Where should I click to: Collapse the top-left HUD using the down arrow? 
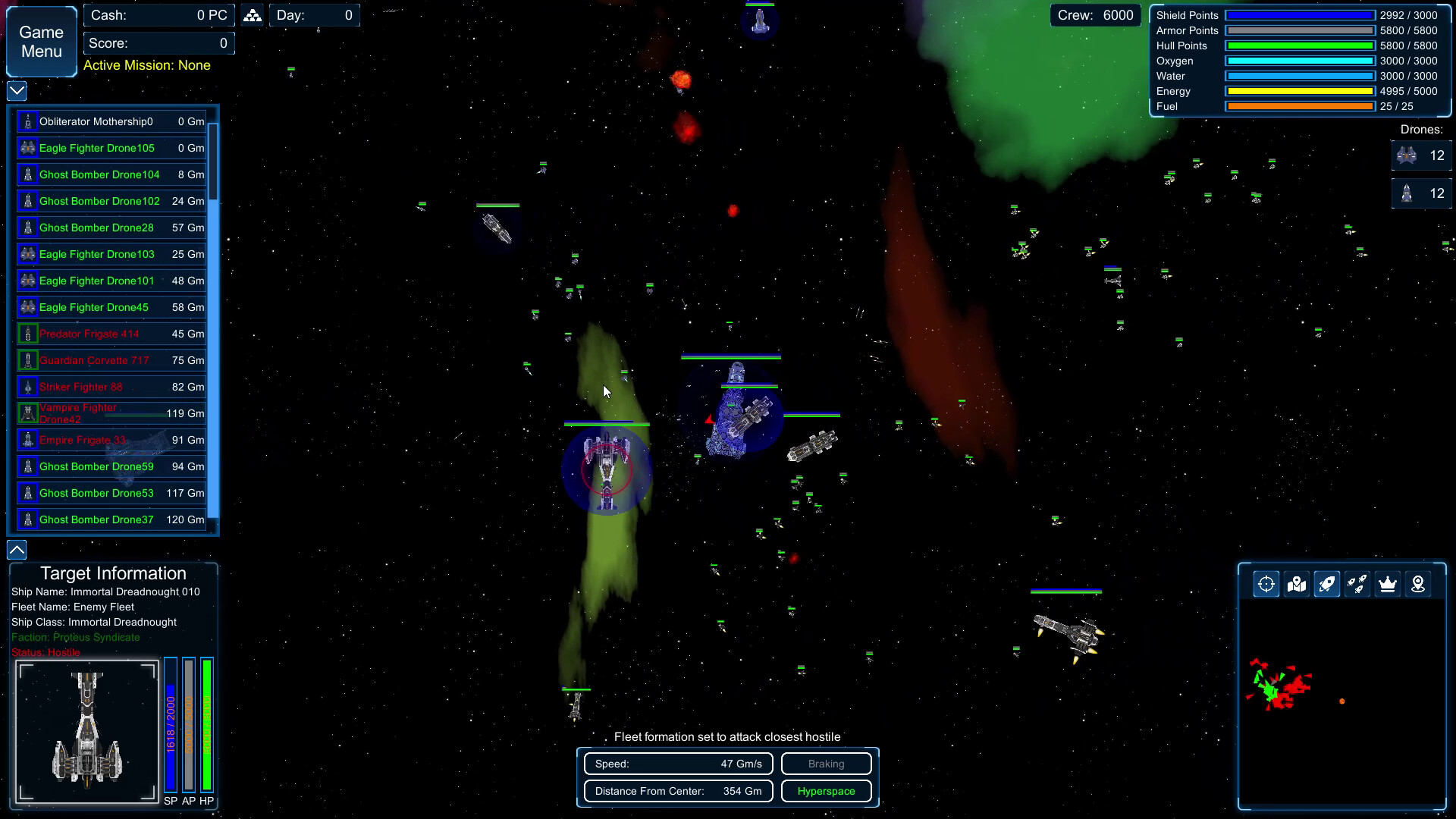pyautogui.click(x=15, y=91)
